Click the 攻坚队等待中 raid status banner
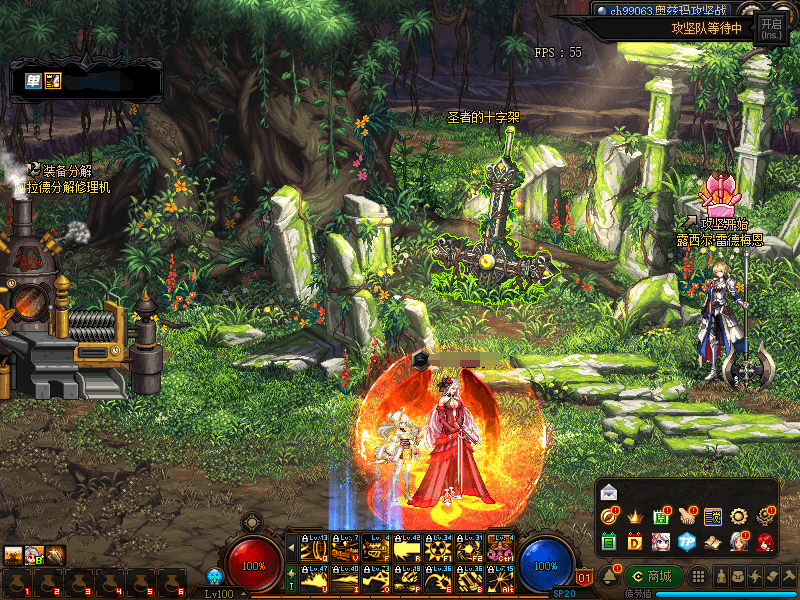Screen dimensions: 800x600 (705, 28)
